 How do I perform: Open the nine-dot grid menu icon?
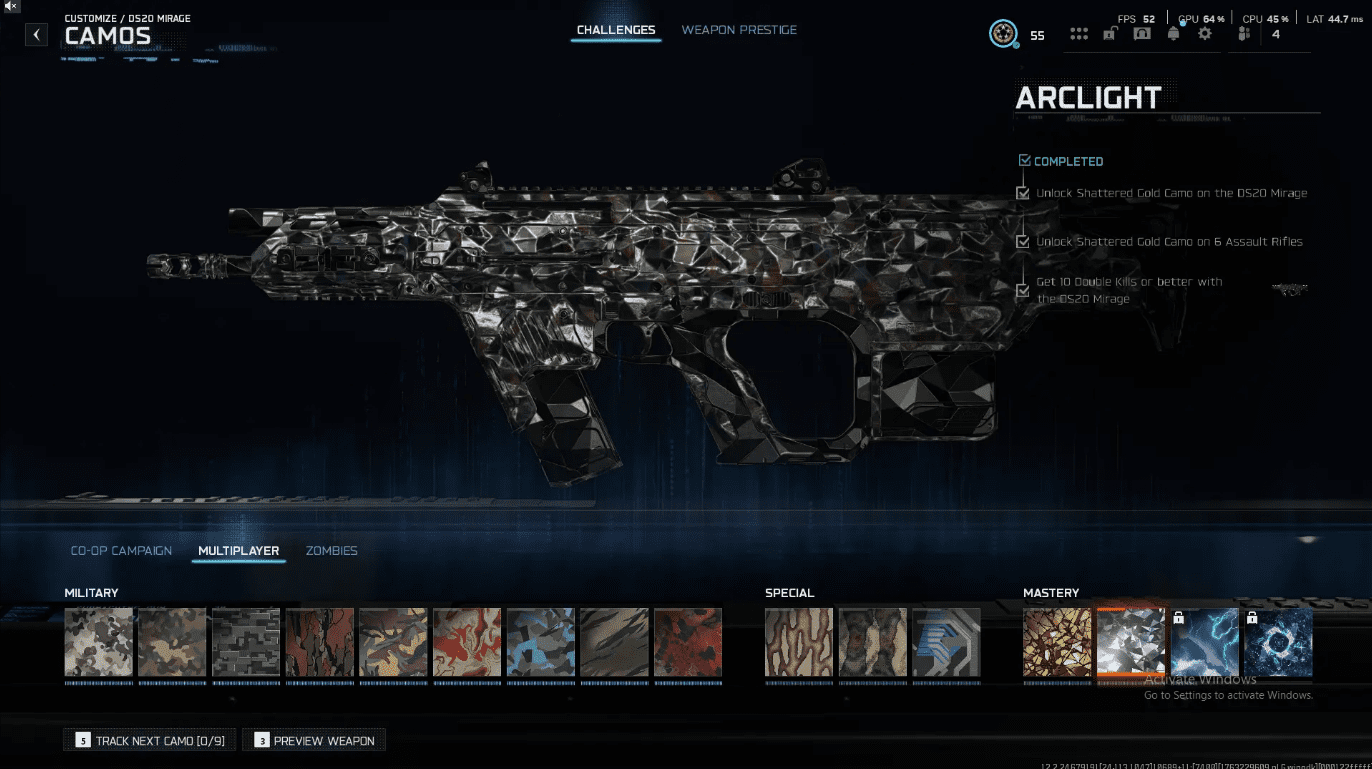click(1079, 34)
